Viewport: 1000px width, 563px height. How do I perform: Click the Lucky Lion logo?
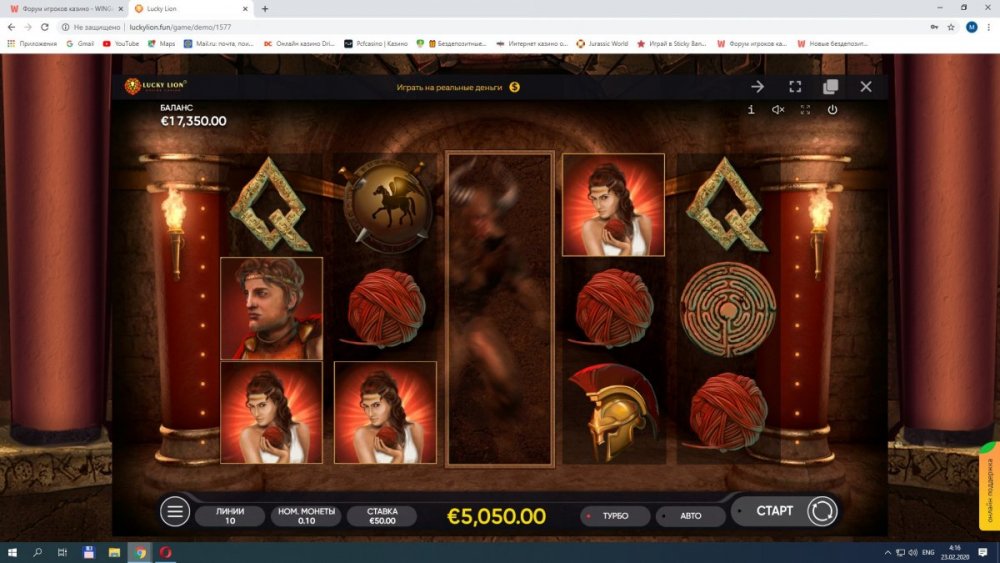[156, 87]
